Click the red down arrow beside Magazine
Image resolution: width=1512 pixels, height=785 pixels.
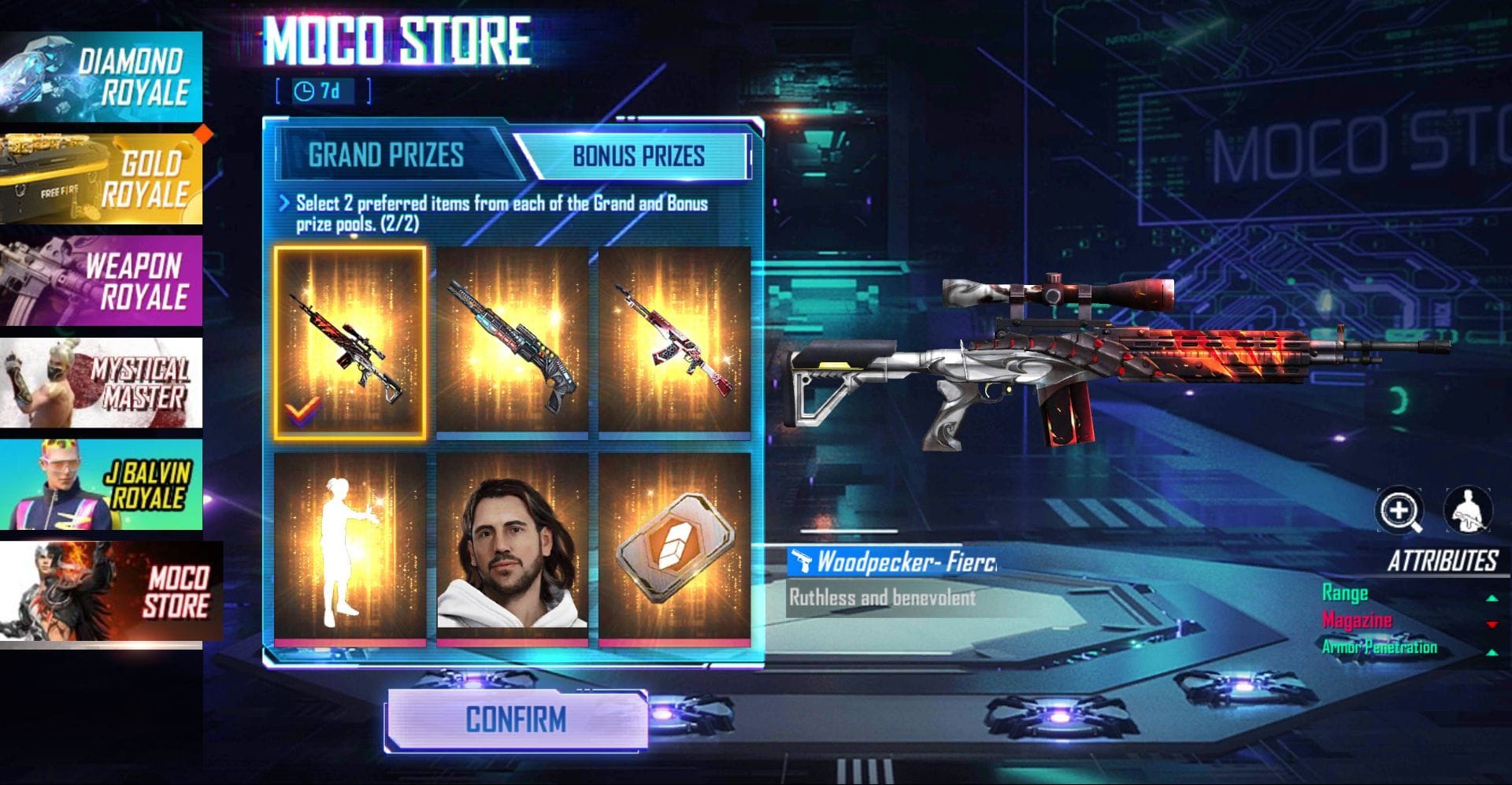coord(1492,624)
